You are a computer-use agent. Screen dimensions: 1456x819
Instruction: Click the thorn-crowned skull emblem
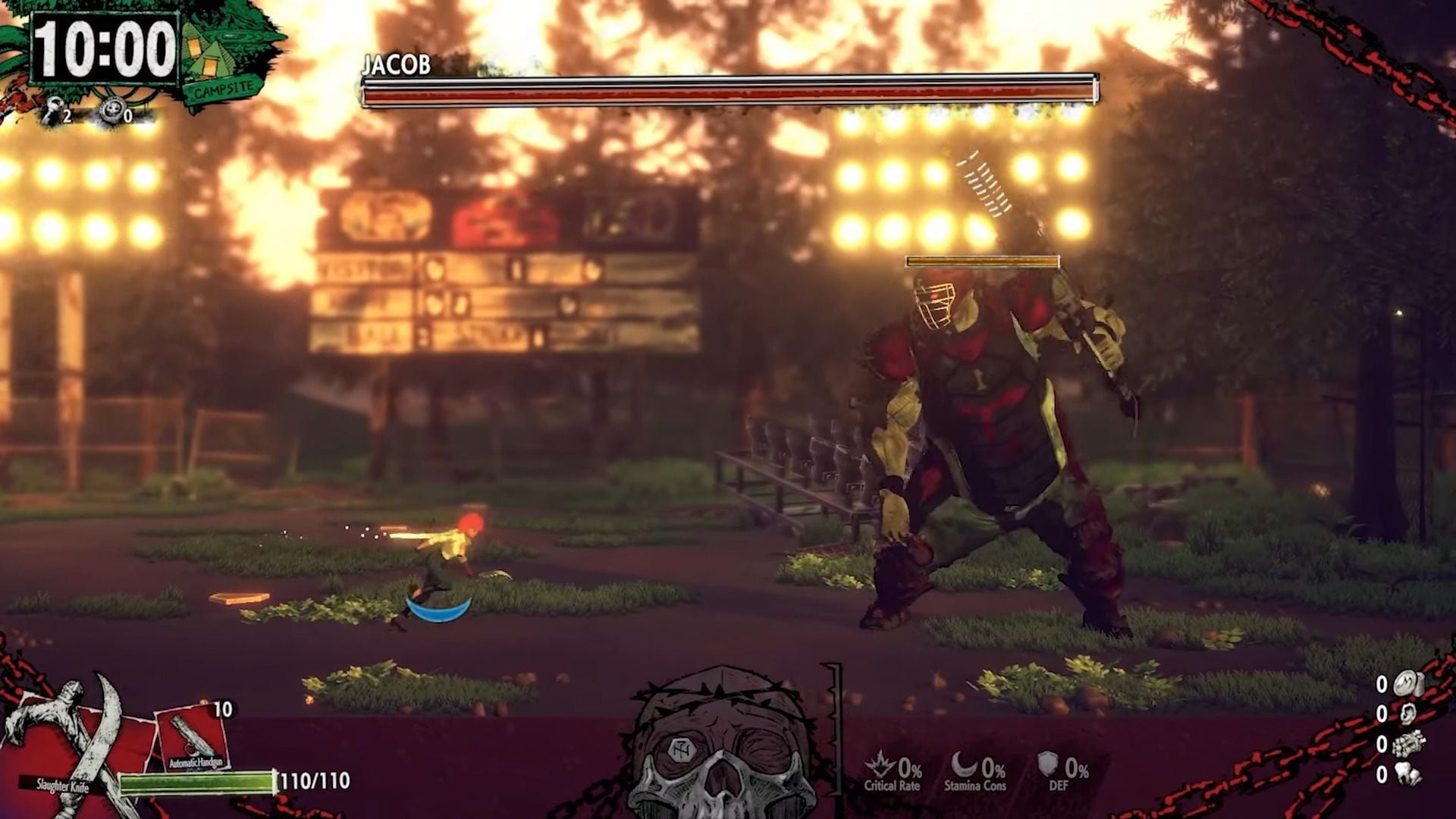pos(723,747)
